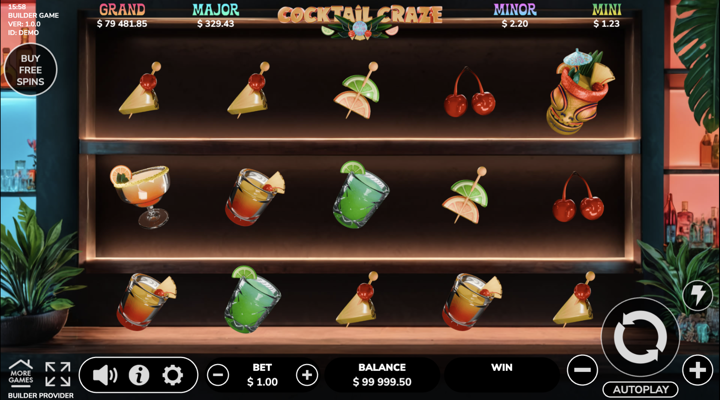The height and width of the screenshot is (400, 720).
Task: Toggle fullscreen with the expand arrows icon
Action: coord(58,375)
